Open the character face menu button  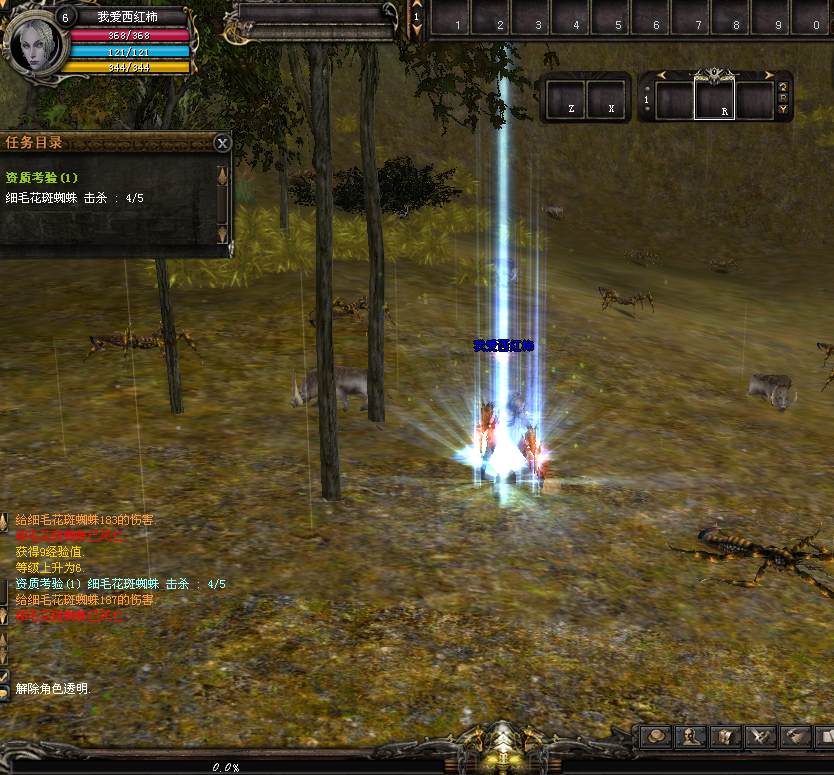click(691, 738)
